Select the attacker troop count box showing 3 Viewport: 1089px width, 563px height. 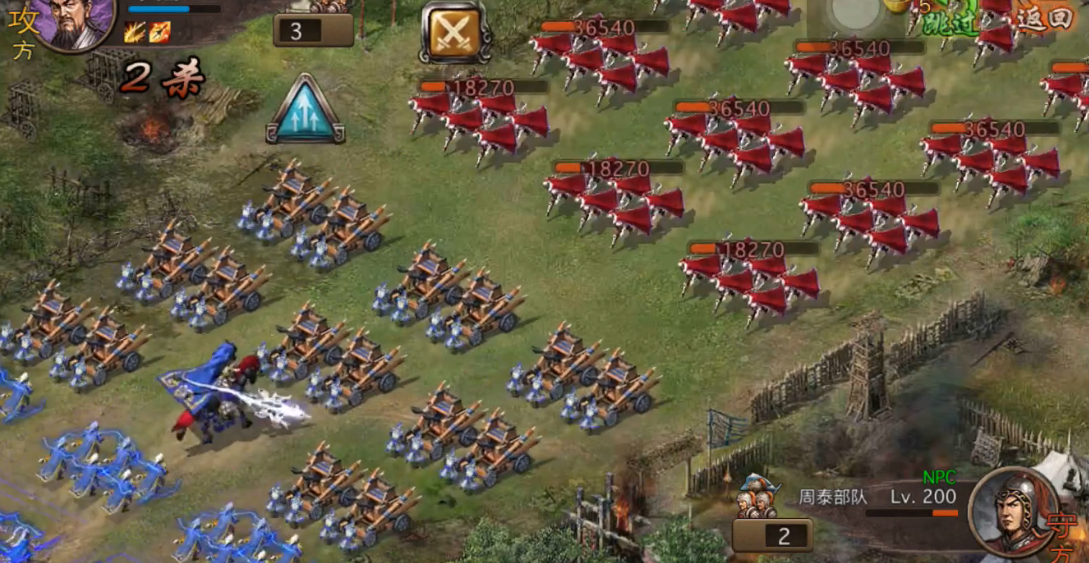coord(313,30)
